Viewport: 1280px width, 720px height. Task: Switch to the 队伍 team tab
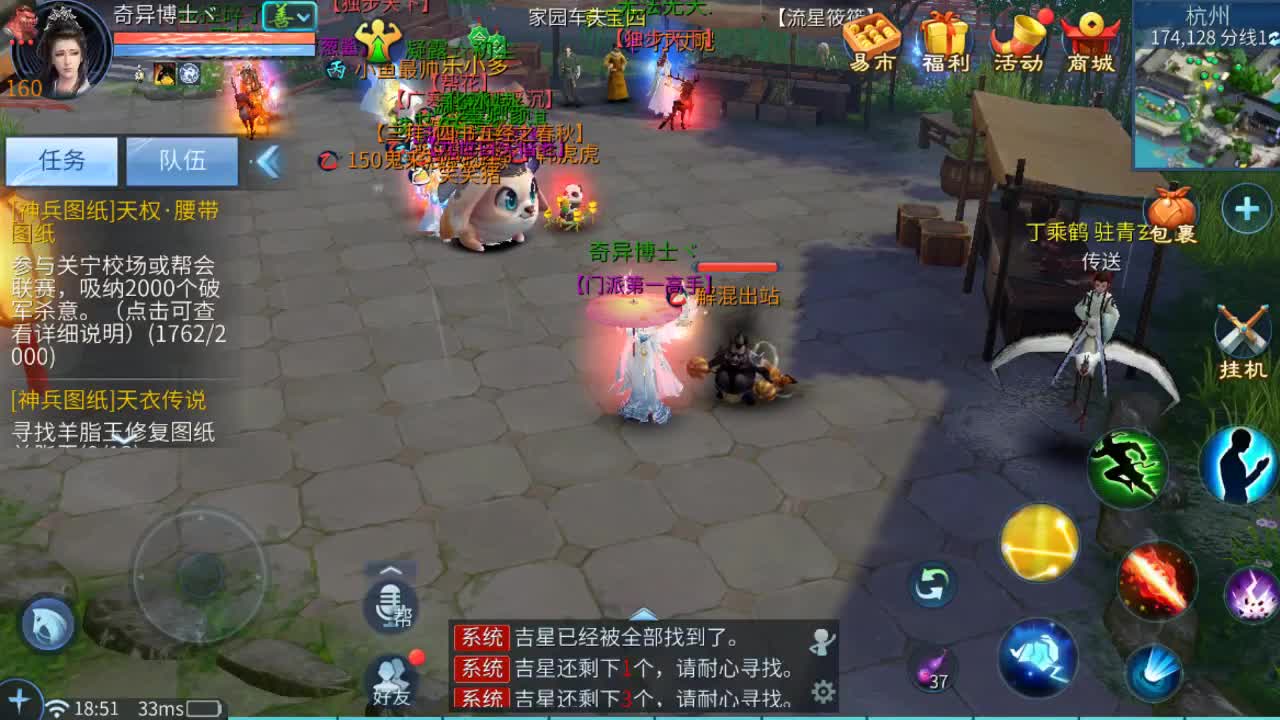click(181, 161)
